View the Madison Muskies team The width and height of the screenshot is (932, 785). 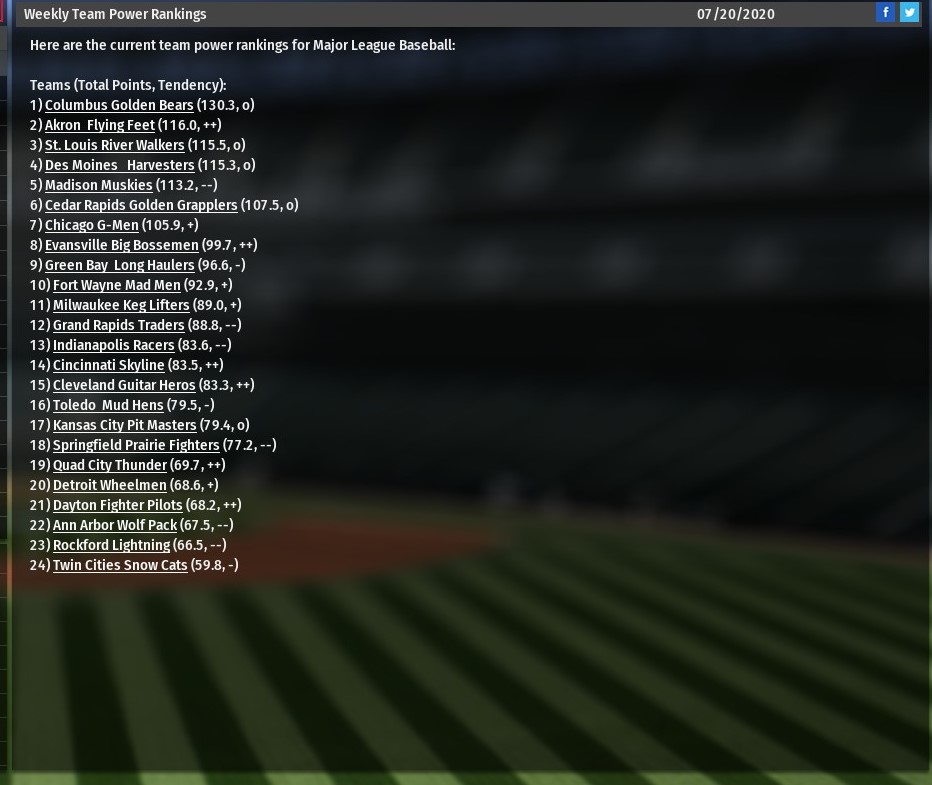pos(99,185)
